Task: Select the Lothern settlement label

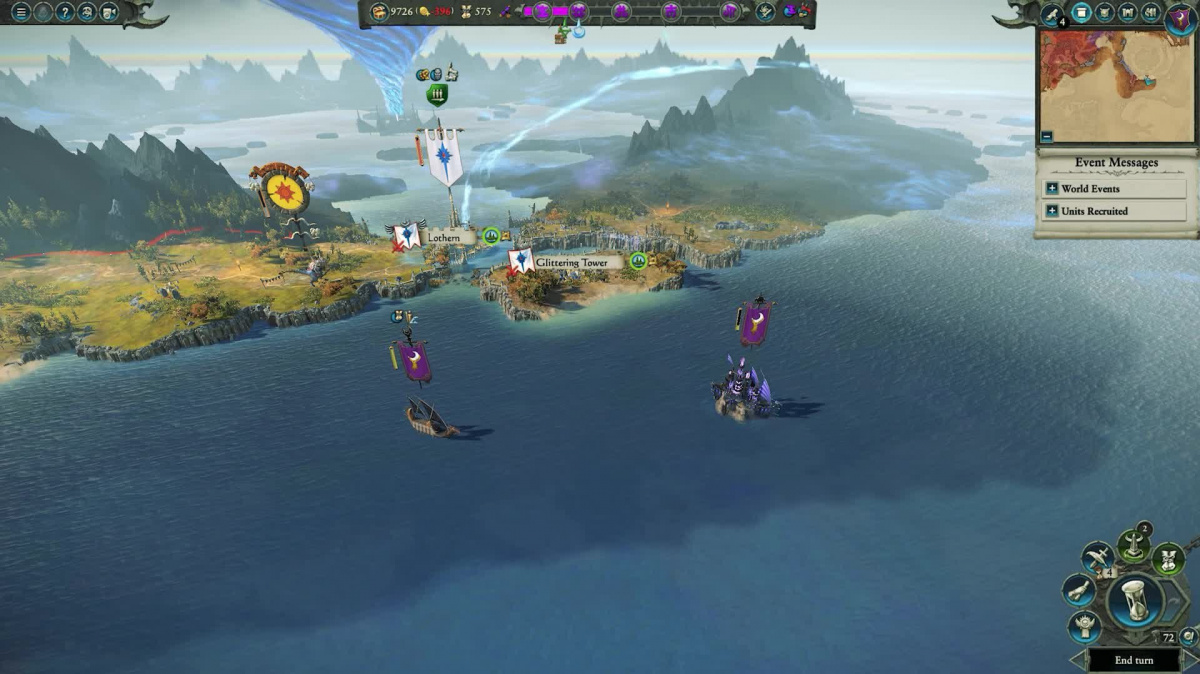Action: click(443, 237)
